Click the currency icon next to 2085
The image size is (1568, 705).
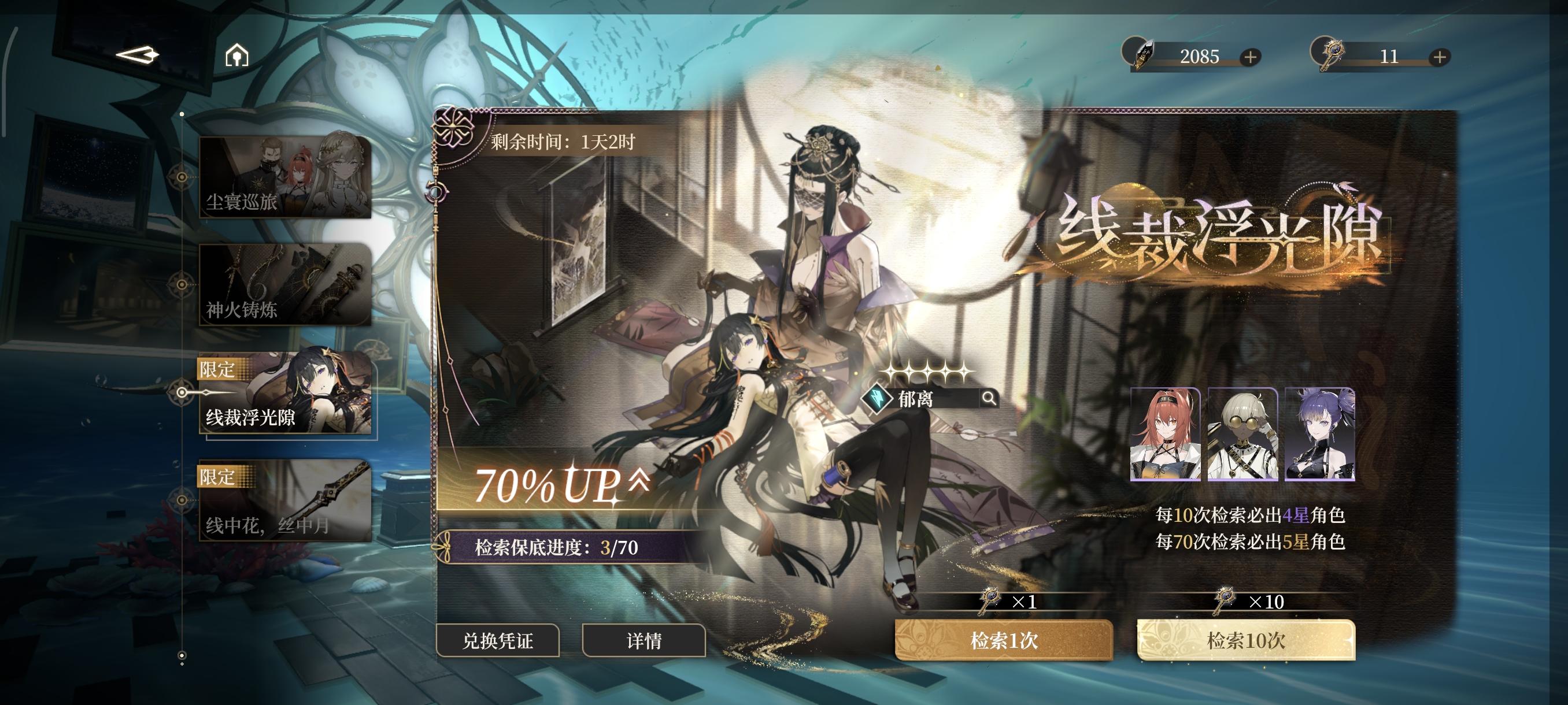[1142, 57]
